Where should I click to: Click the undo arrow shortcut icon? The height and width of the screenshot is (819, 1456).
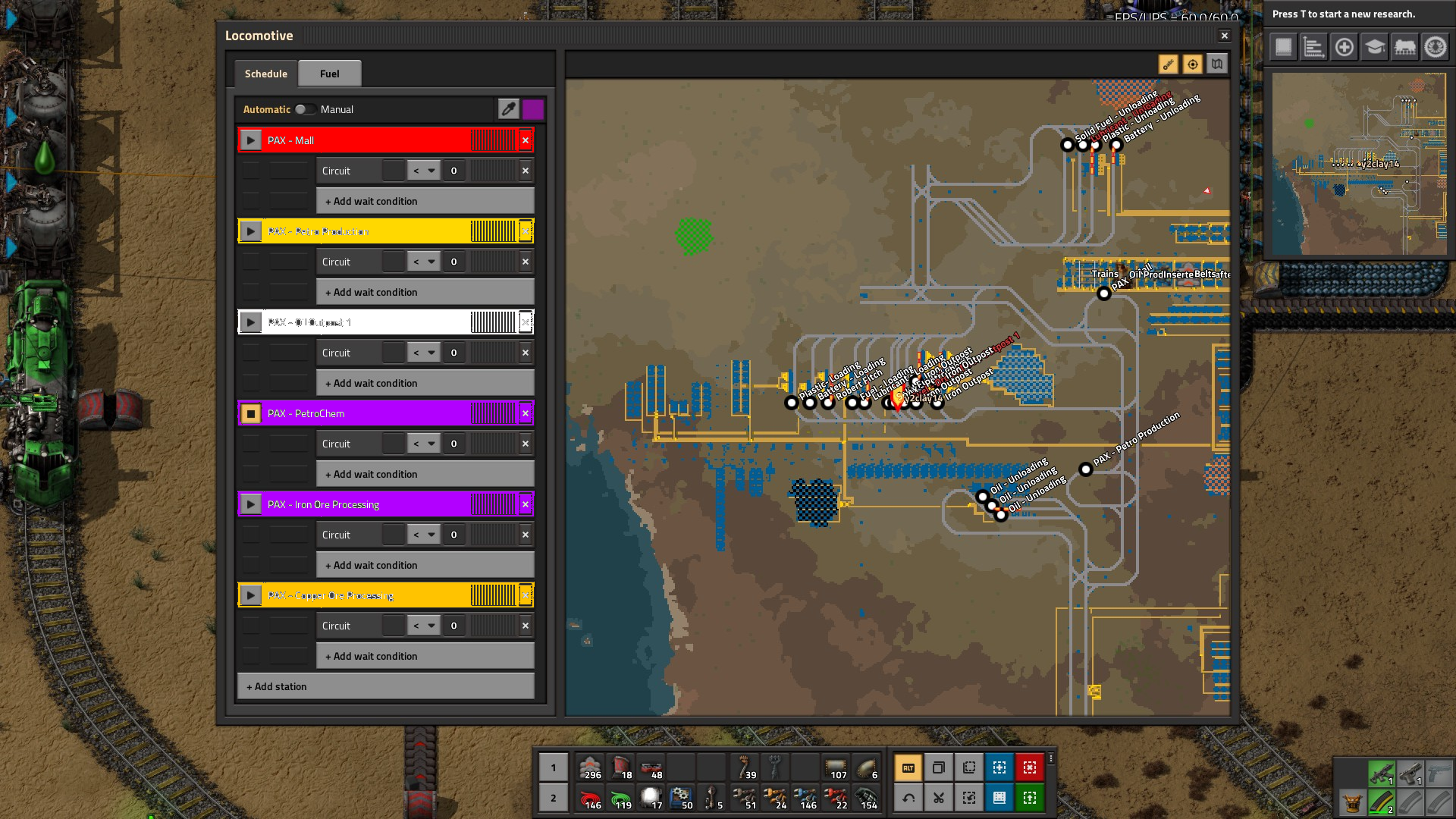click(908, 797)
